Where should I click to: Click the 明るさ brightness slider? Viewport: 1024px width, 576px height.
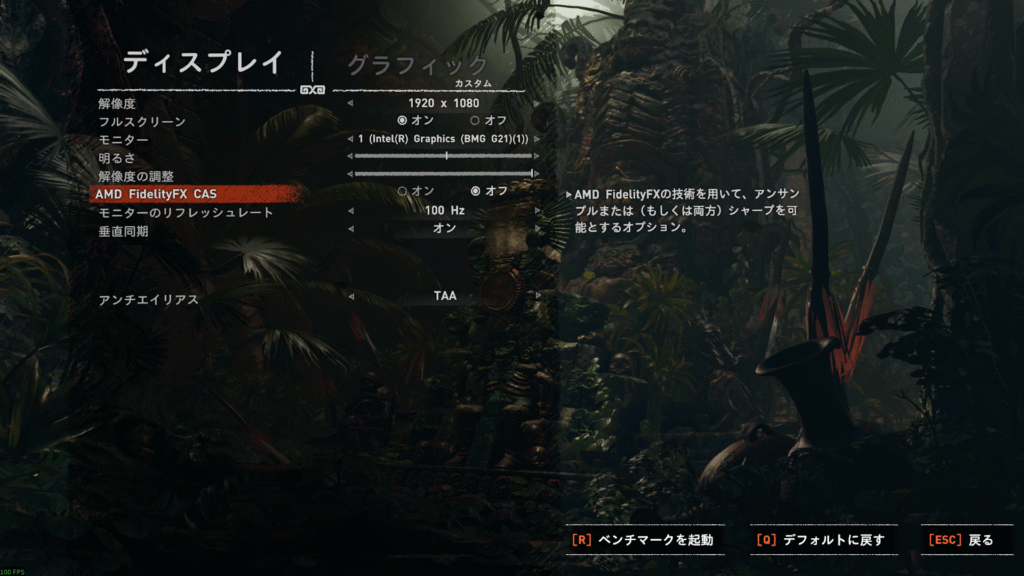444,156
